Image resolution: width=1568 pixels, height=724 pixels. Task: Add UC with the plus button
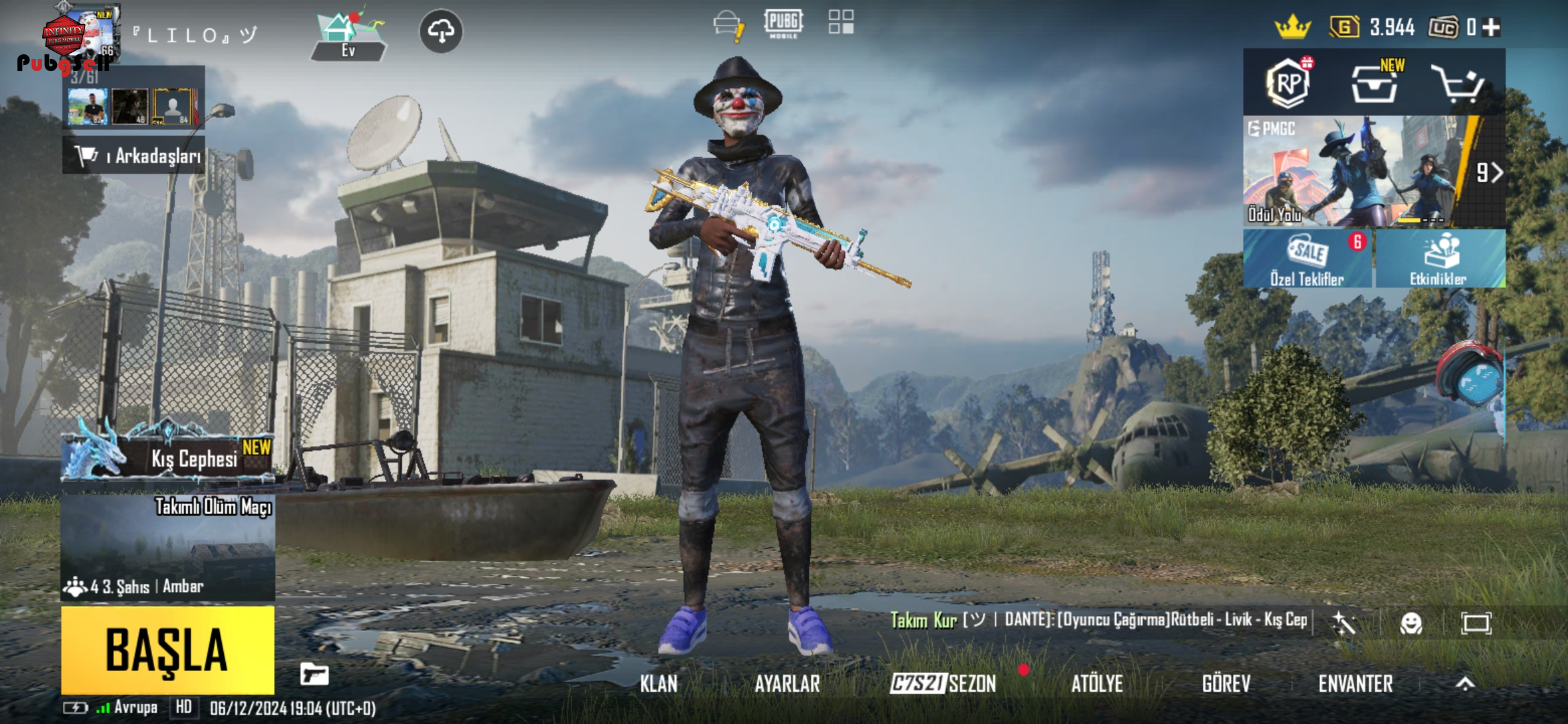click(1491, 27)
